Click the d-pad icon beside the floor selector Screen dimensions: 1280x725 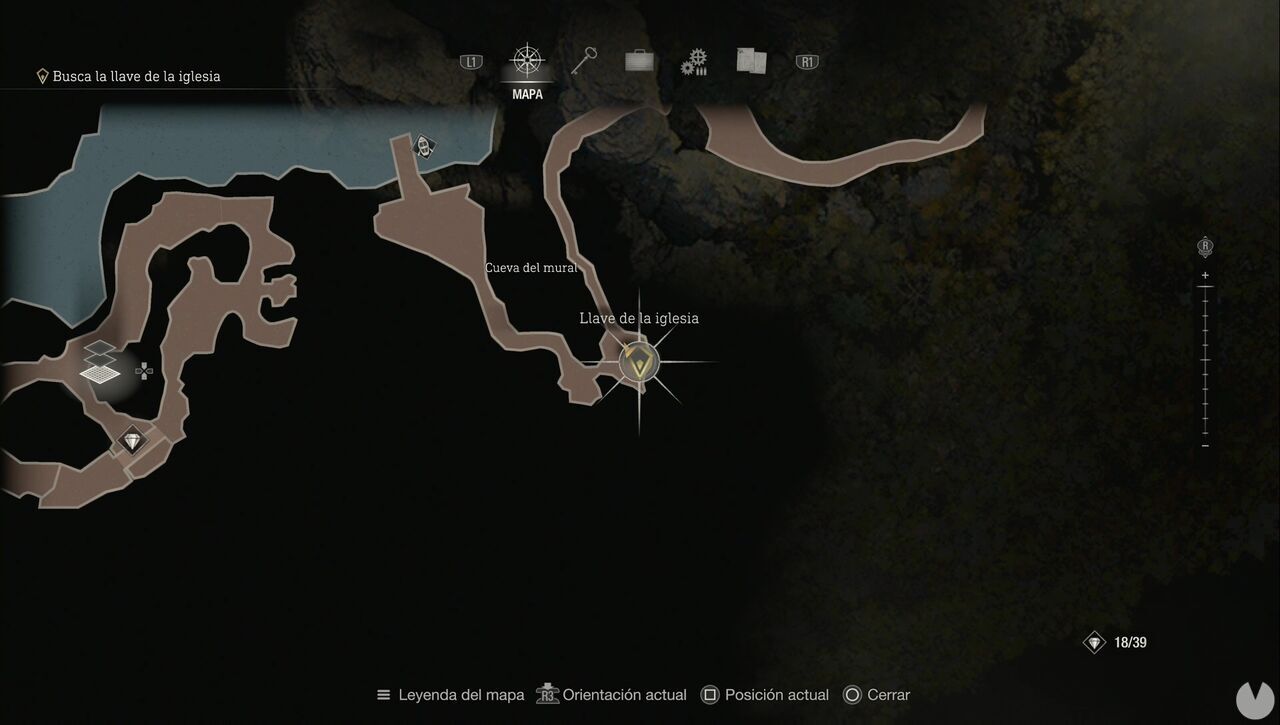pos(143,370)
